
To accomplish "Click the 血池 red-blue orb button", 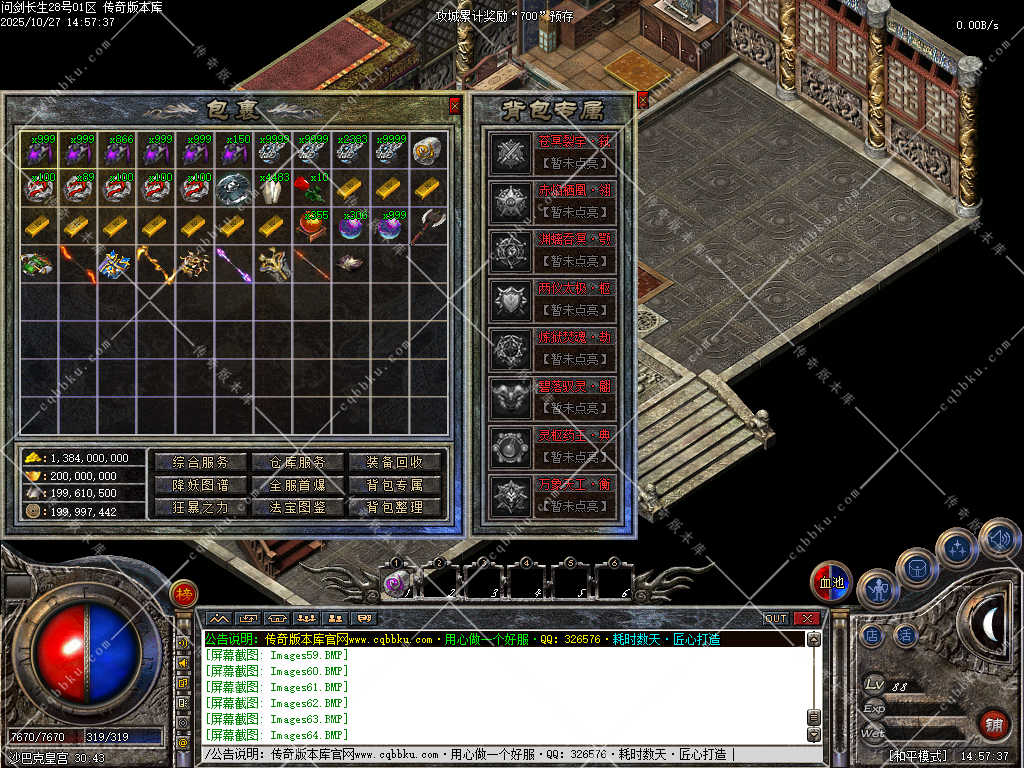I will 832,581.
